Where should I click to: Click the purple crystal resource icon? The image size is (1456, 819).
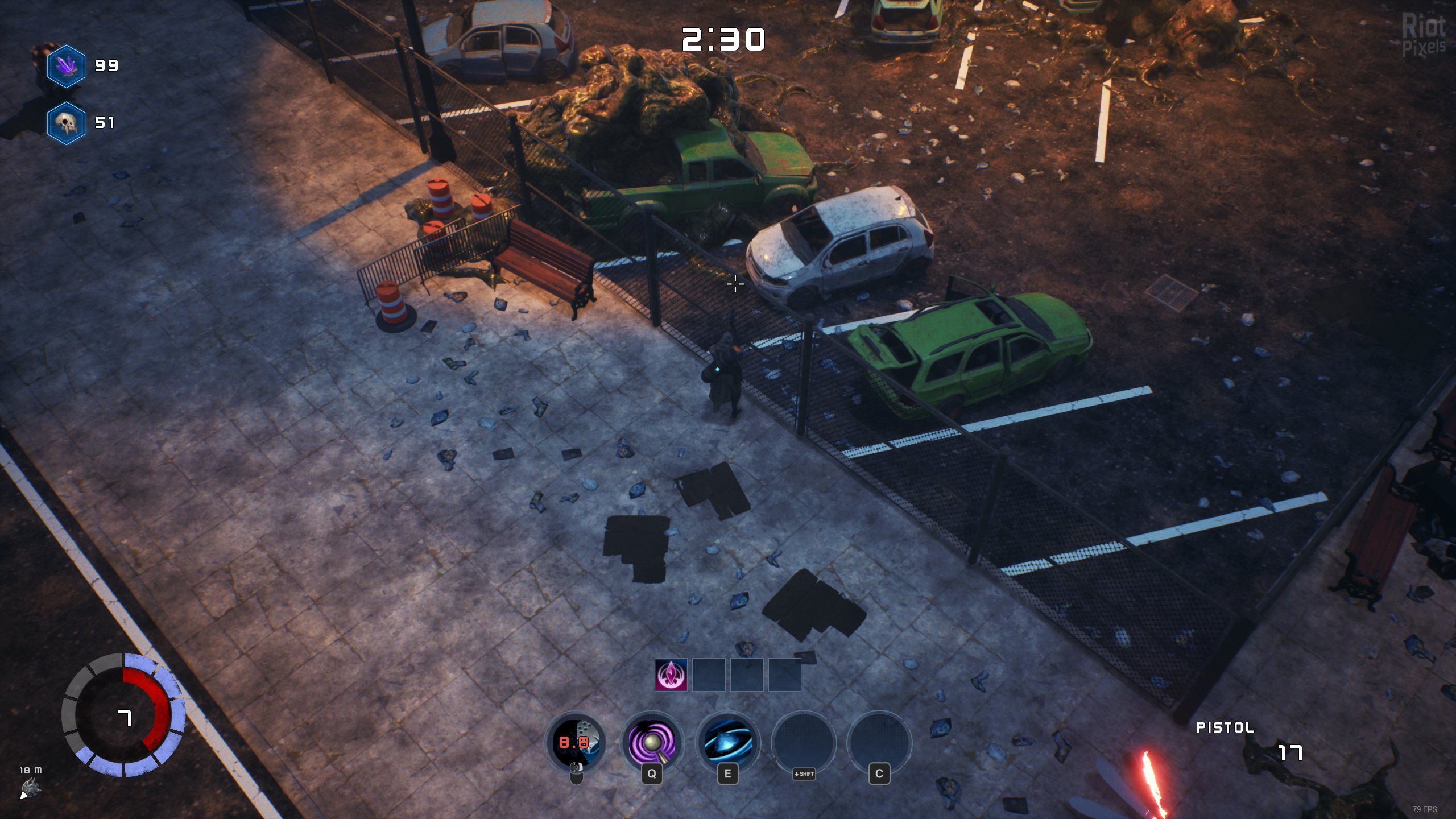[x=67, y=66]
